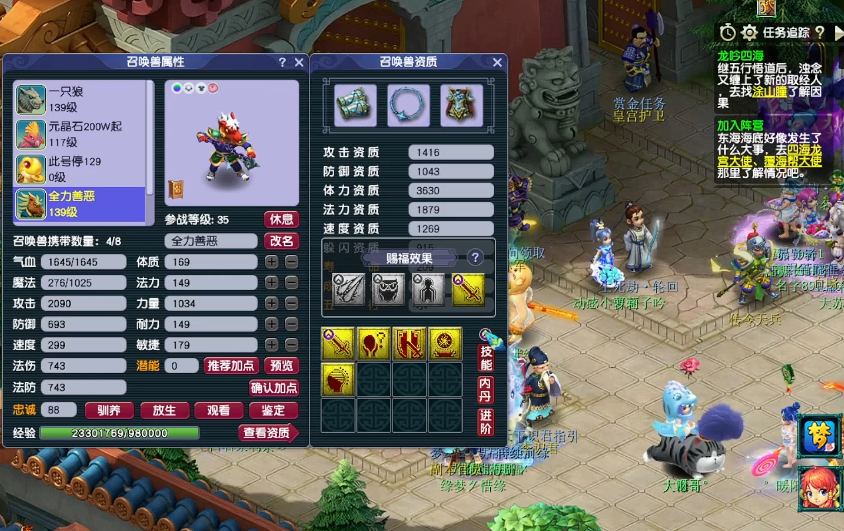Screen dimensions: 844x531
Task: Open the task tracker gear settings
Action: point(749,33)
